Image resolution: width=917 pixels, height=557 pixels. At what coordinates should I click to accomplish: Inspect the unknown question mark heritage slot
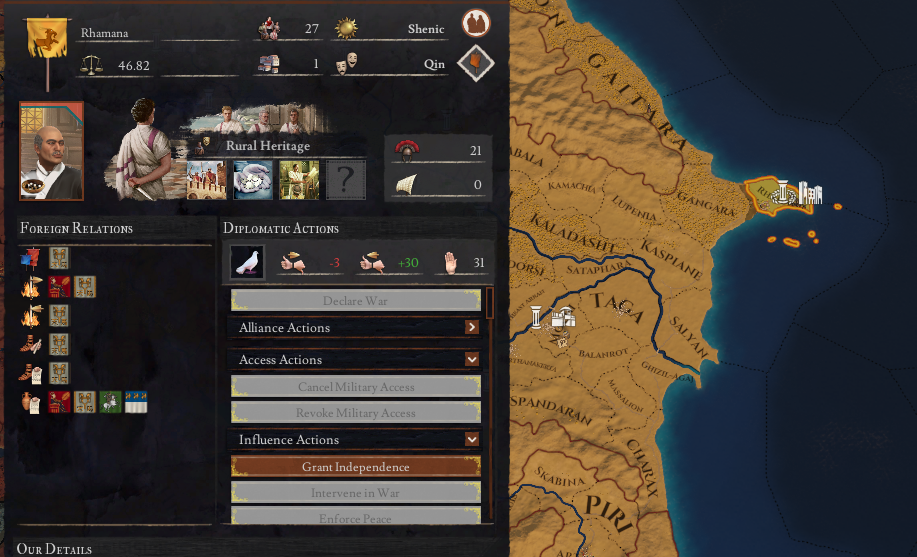[345, 181]
